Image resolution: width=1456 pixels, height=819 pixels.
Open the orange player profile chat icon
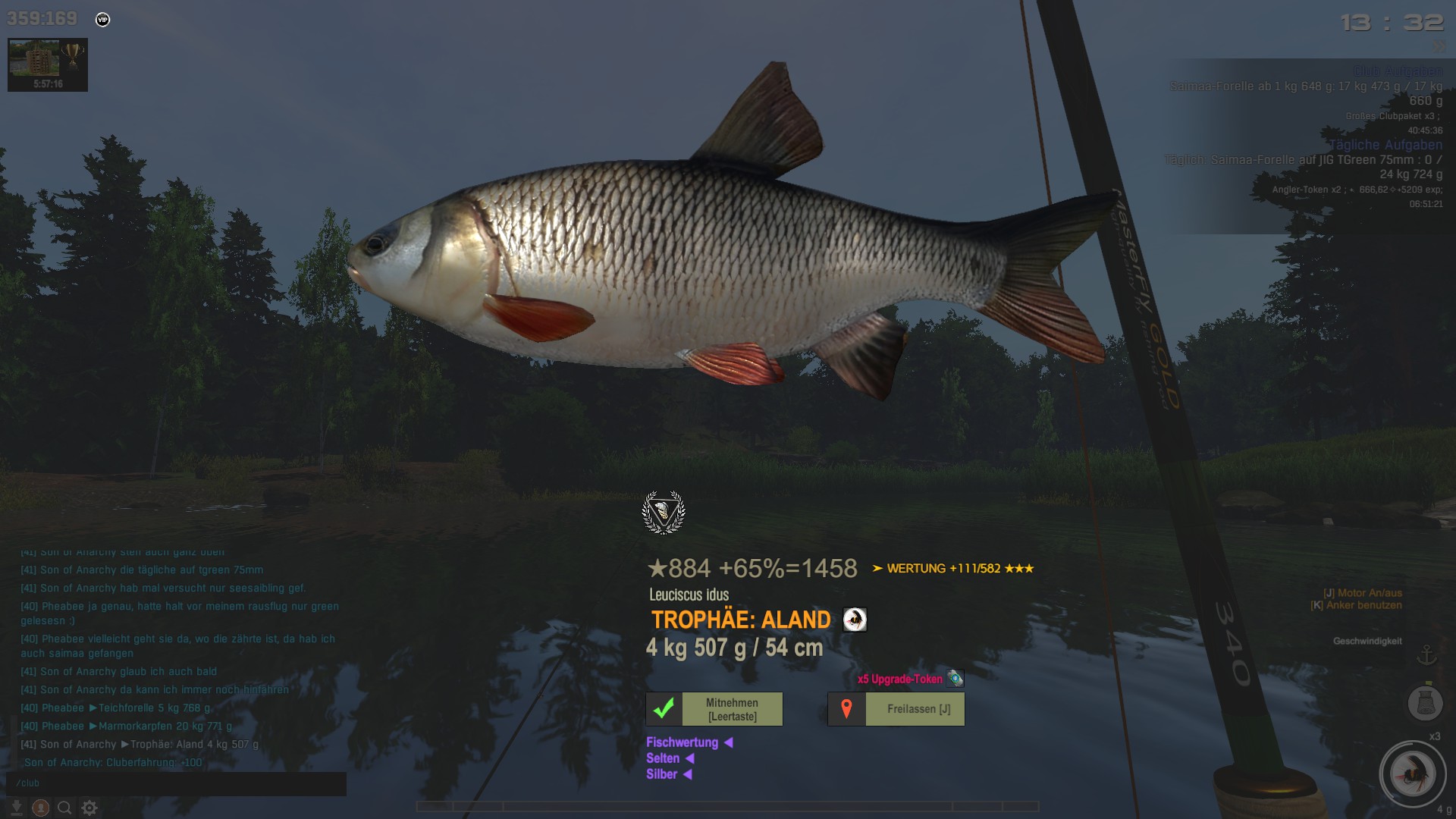point(41,808)
